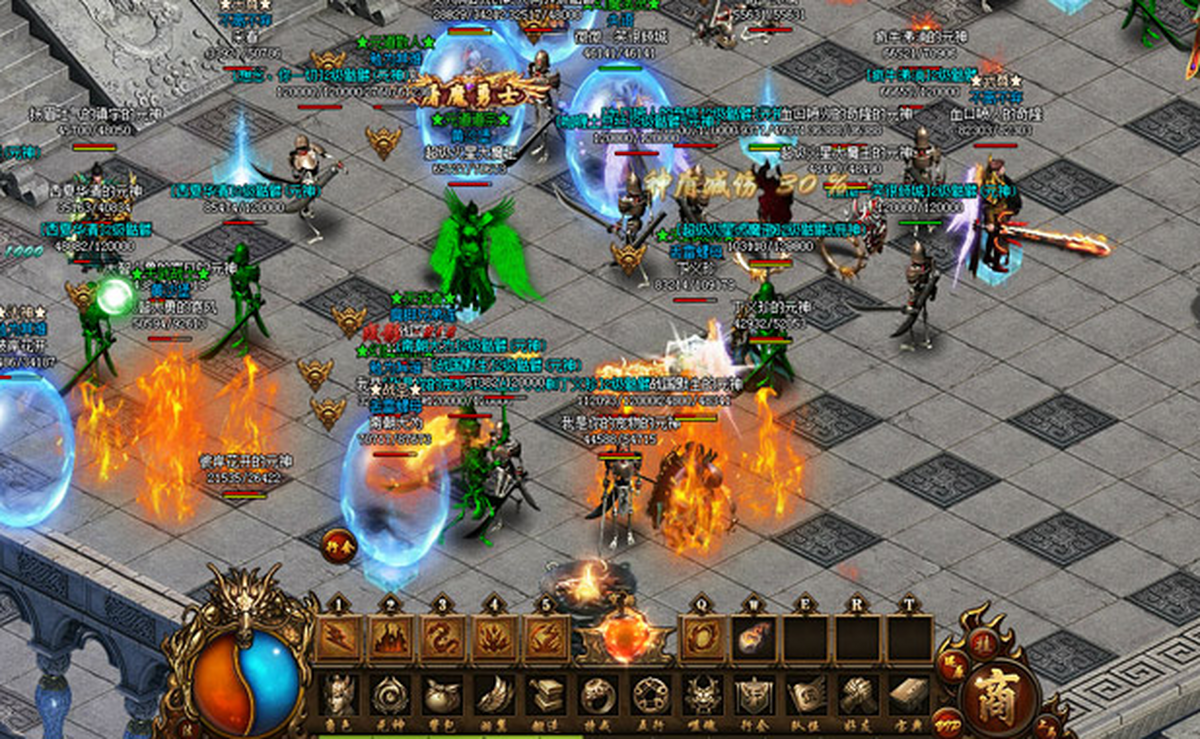Open the shop with the large 商 button
Image resolution: width=1200 pixels, height=739 pixels.
point(997,694)
